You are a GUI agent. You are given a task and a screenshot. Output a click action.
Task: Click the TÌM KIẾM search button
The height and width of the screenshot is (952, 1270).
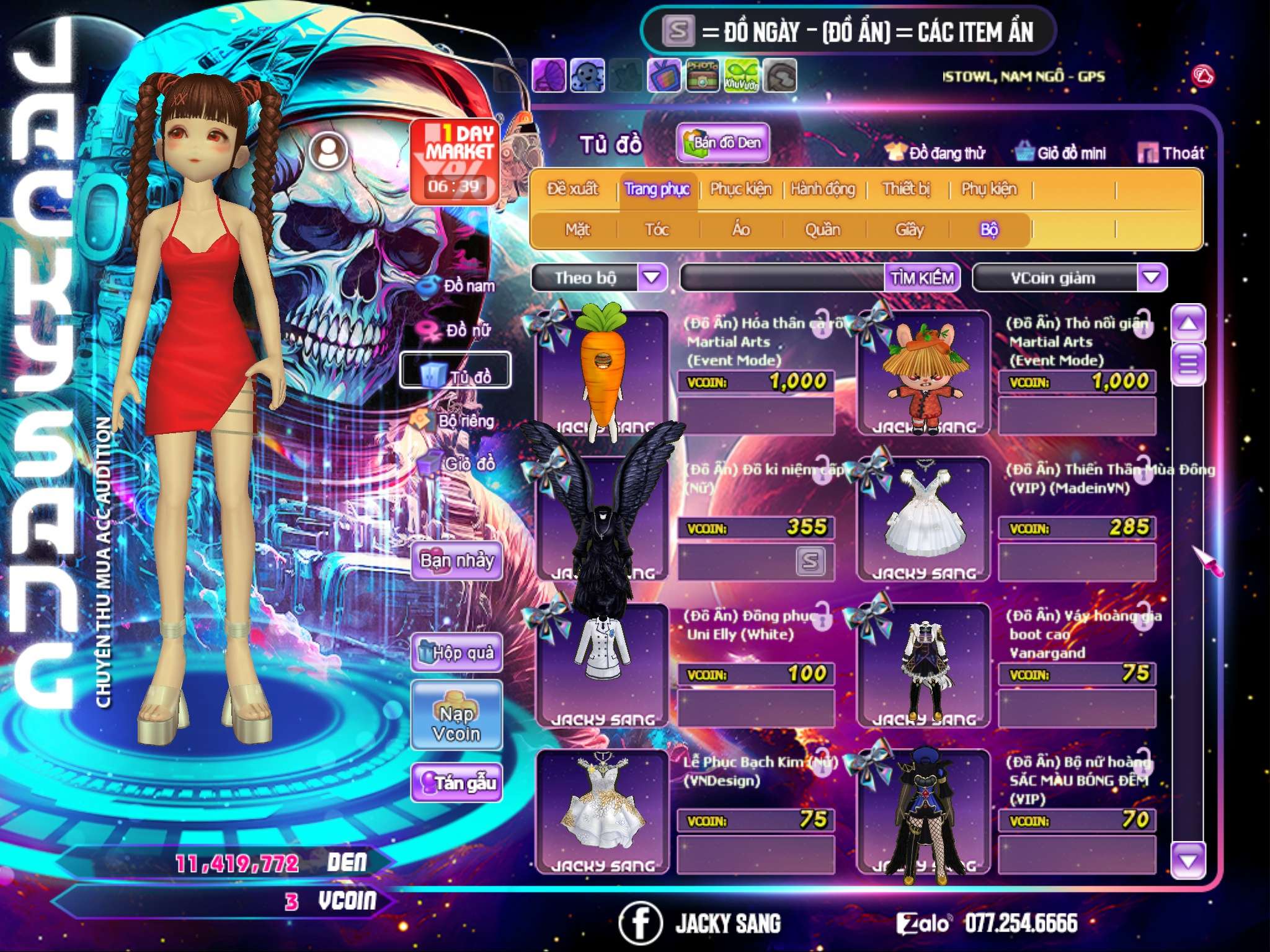coord(922,278)
